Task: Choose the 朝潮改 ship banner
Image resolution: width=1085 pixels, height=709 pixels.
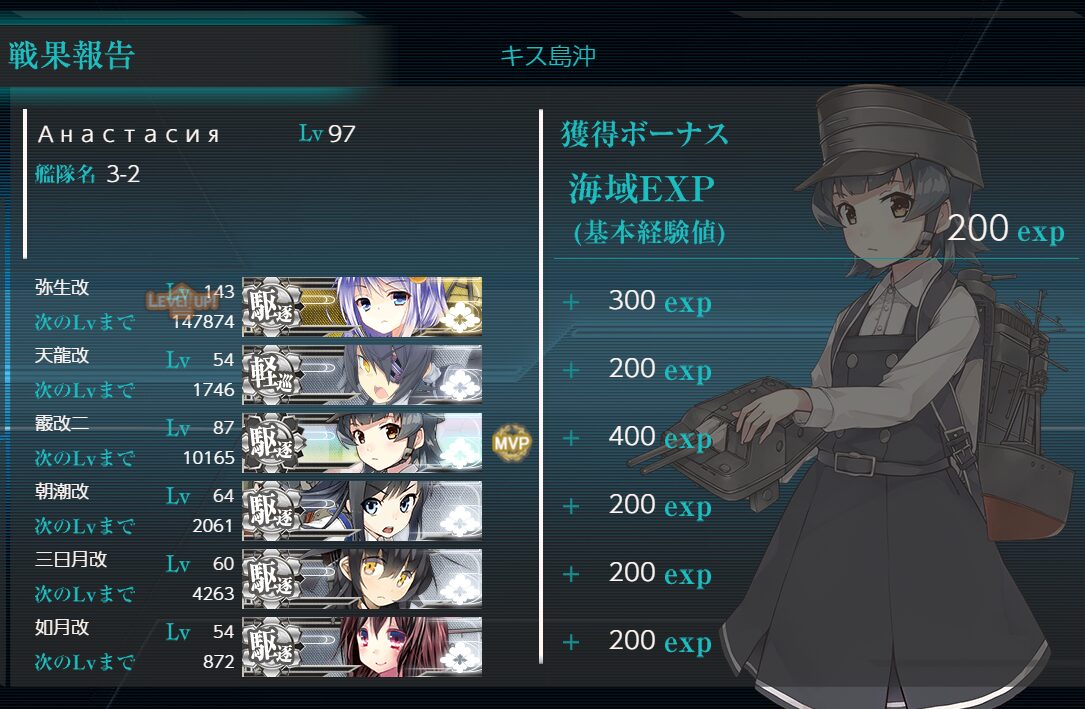Action: 362,510
